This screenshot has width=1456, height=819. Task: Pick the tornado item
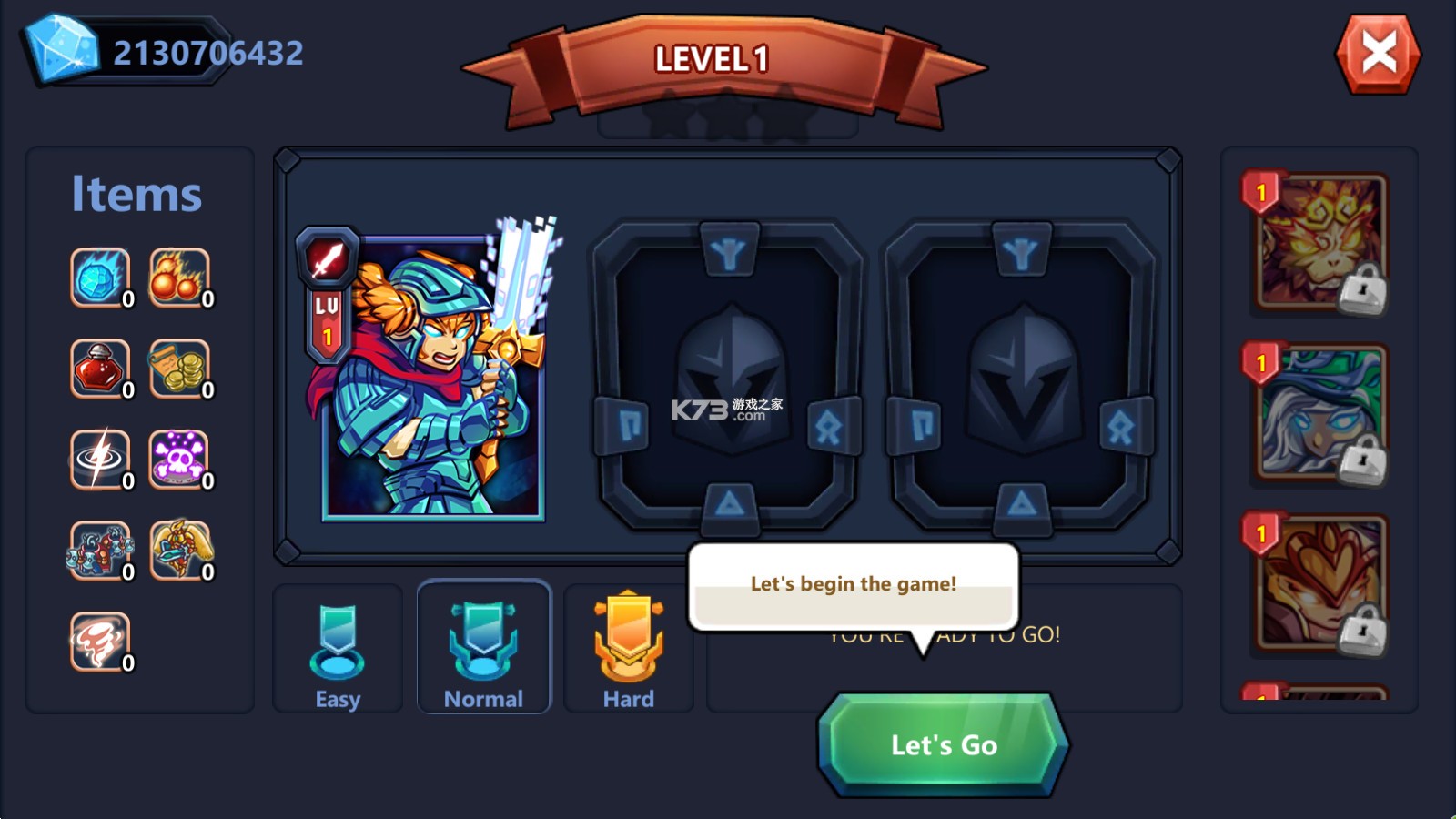point(100,642)
